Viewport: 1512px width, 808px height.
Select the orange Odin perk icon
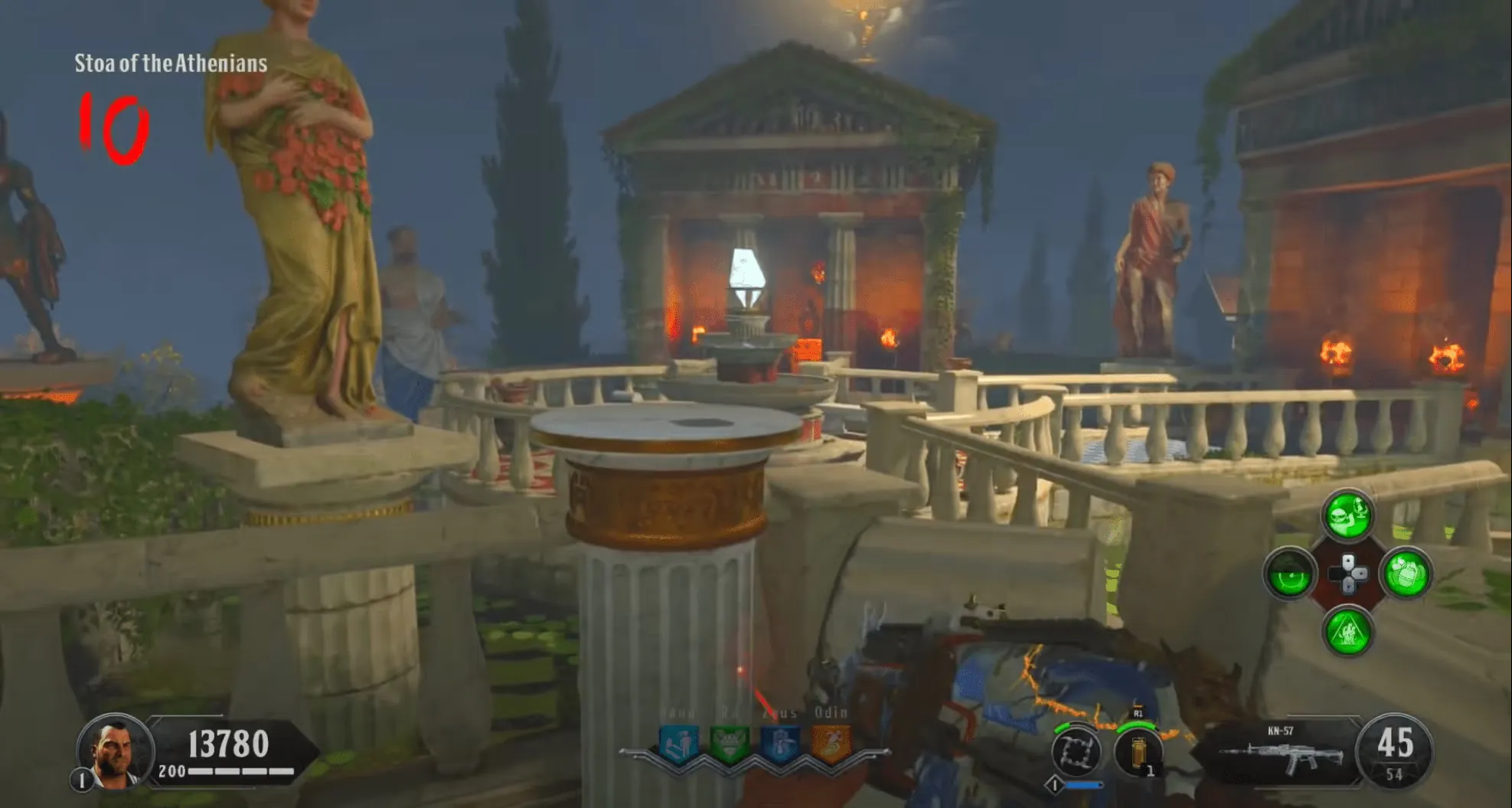click(x=830, y=744)
